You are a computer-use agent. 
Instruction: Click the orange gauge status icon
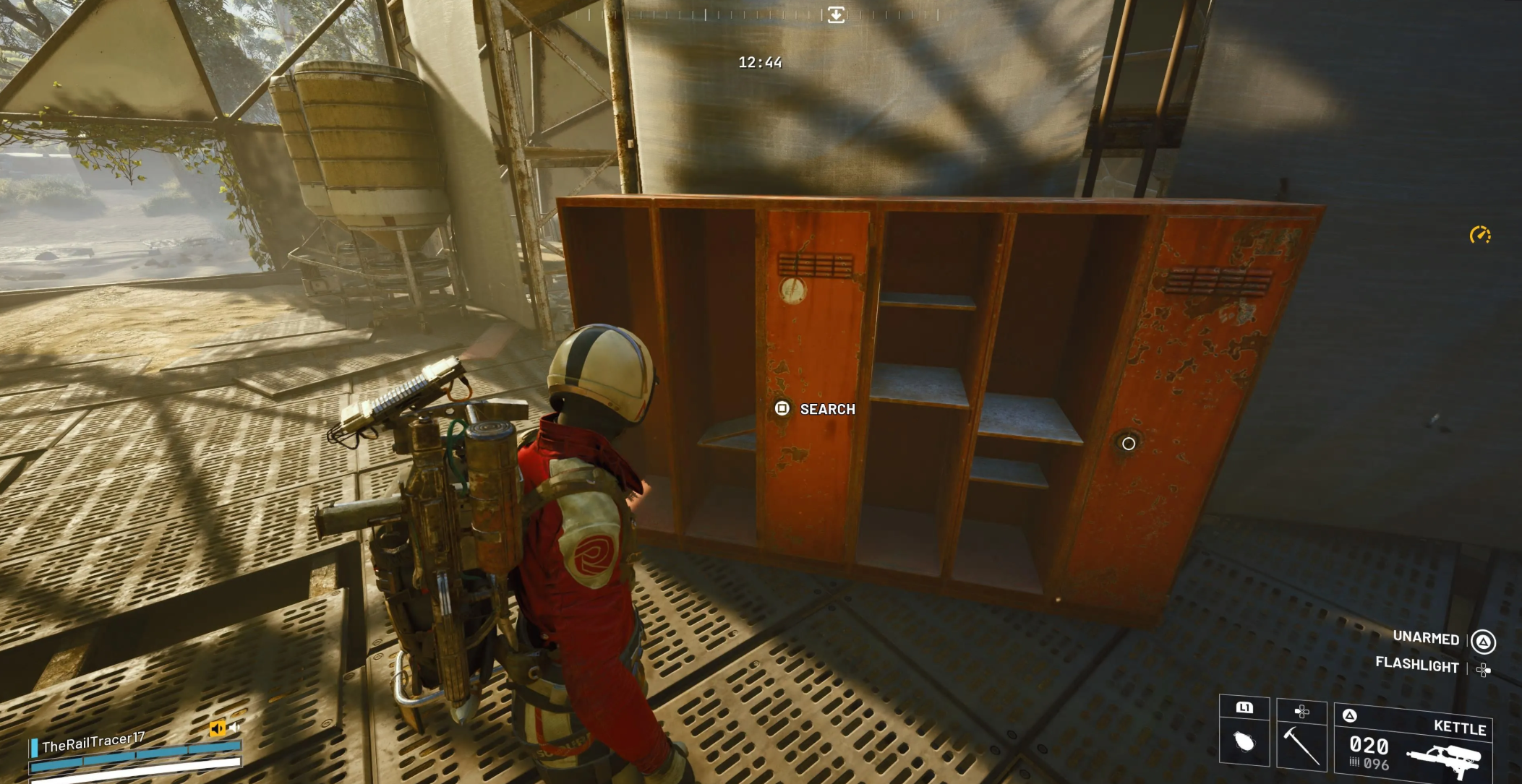1479,235
